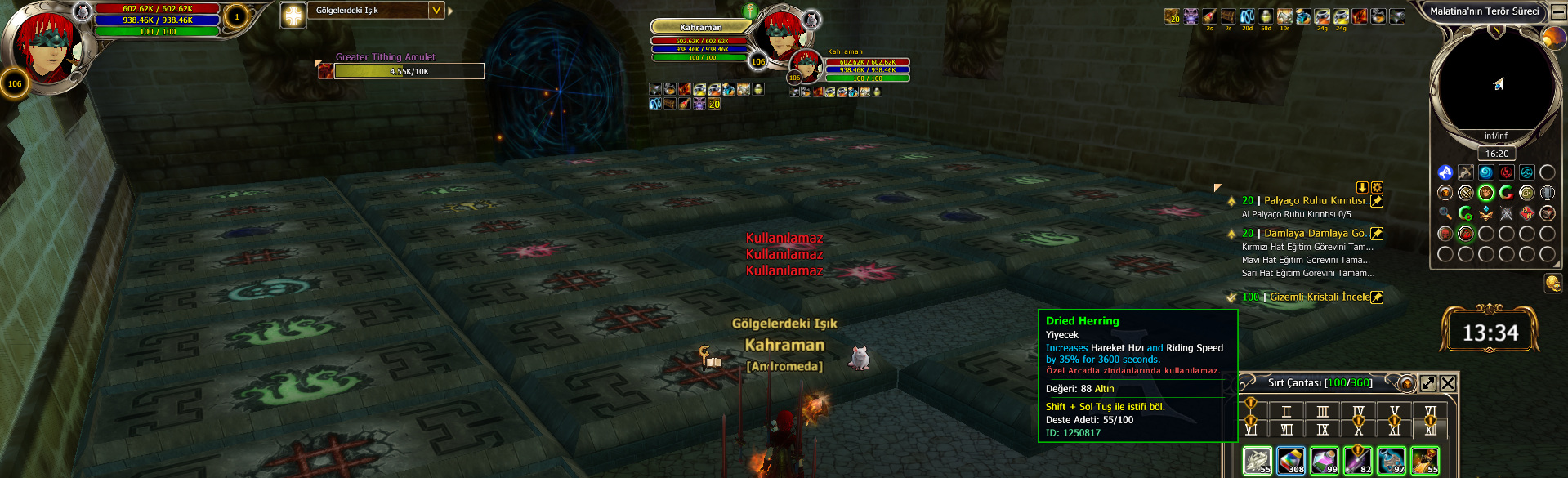Expand the backpack window with the arrows button
This screenshot has width=1568, height=478.
click(x=1428, y=383)
